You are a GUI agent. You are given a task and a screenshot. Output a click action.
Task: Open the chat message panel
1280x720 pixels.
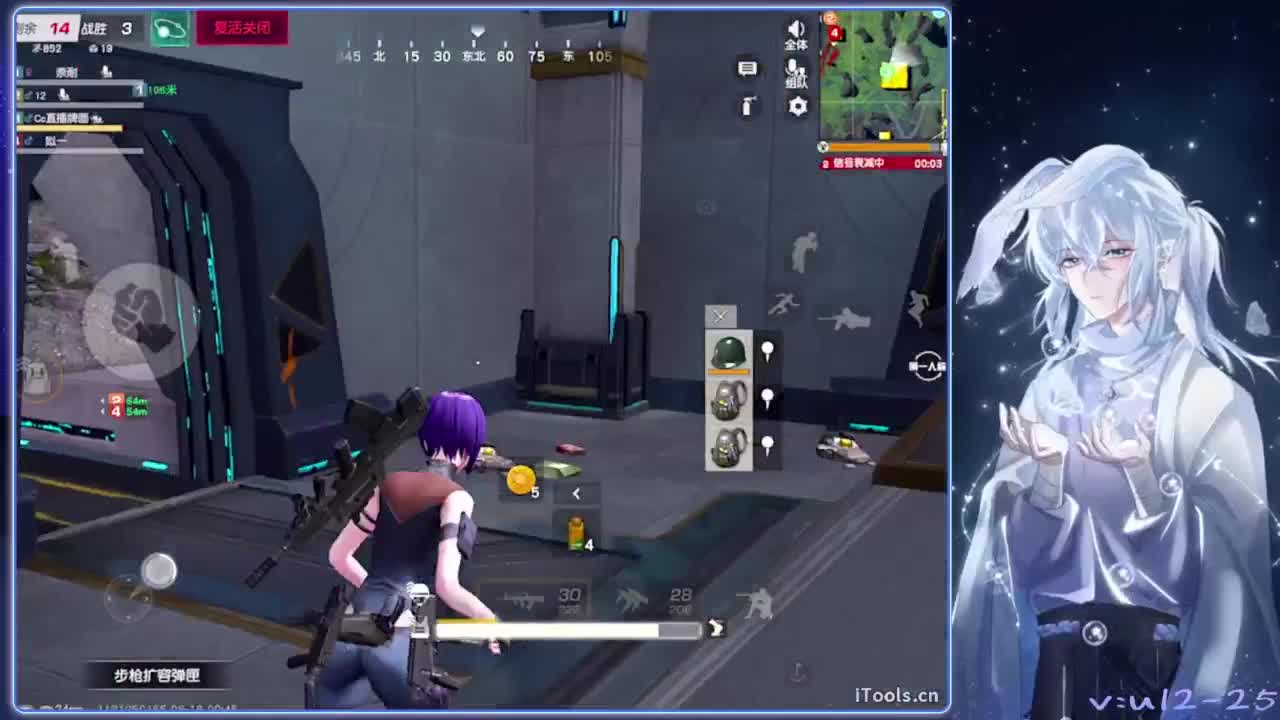point(746,68)
